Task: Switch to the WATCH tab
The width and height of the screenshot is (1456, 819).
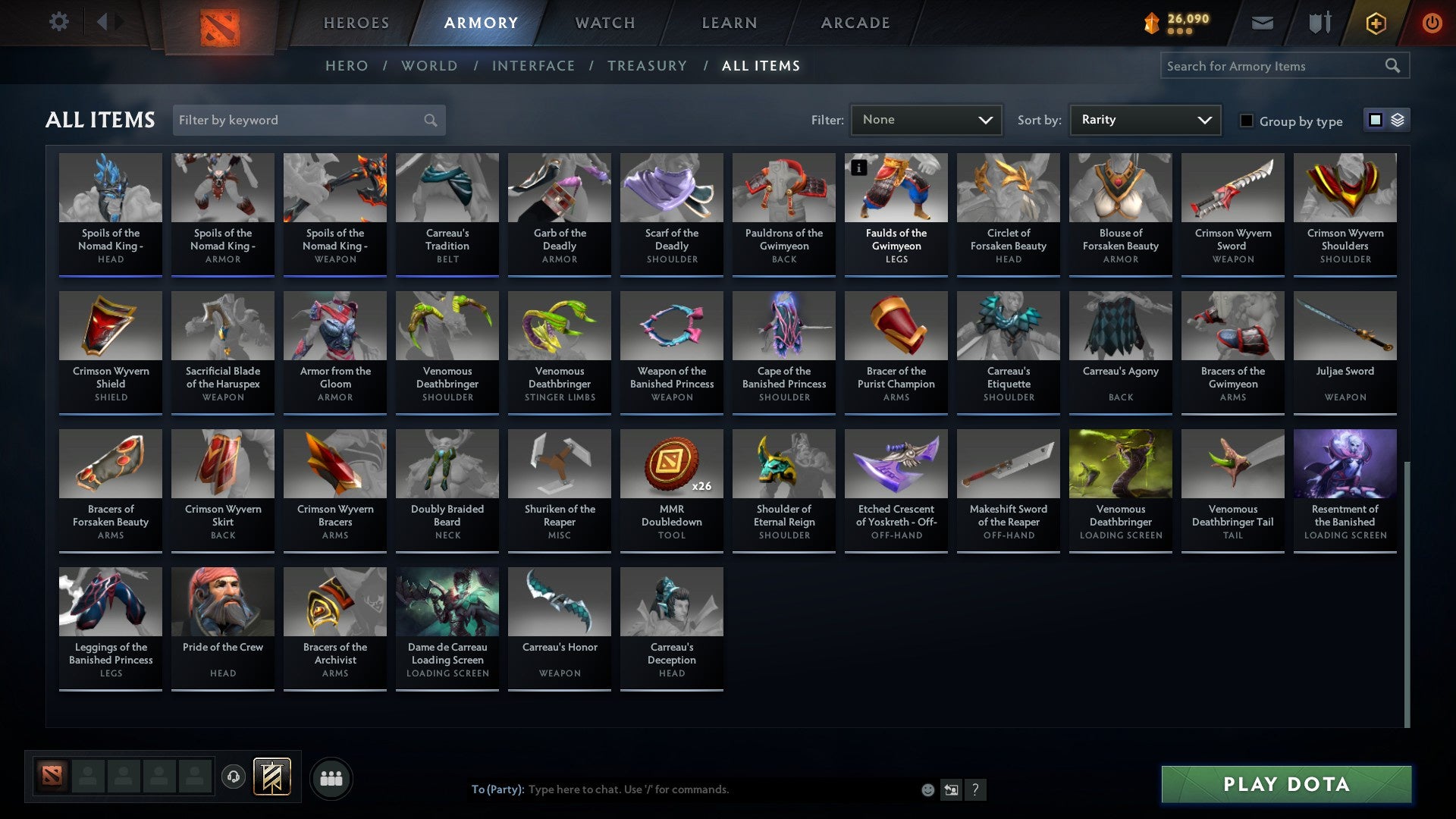Action: click(604, 23)
